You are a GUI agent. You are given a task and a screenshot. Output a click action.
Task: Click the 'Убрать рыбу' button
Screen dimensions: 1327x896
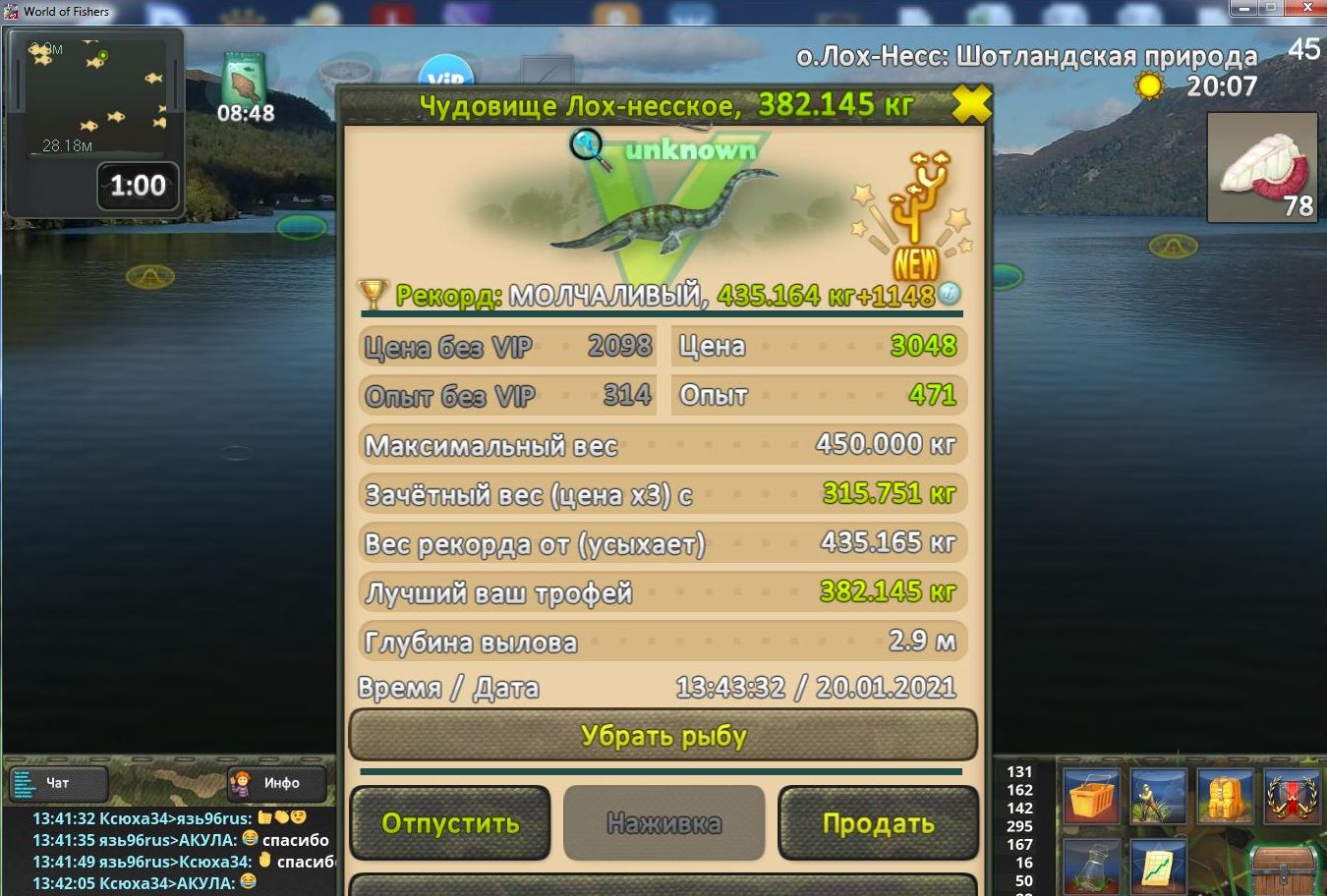coord(663,736)
